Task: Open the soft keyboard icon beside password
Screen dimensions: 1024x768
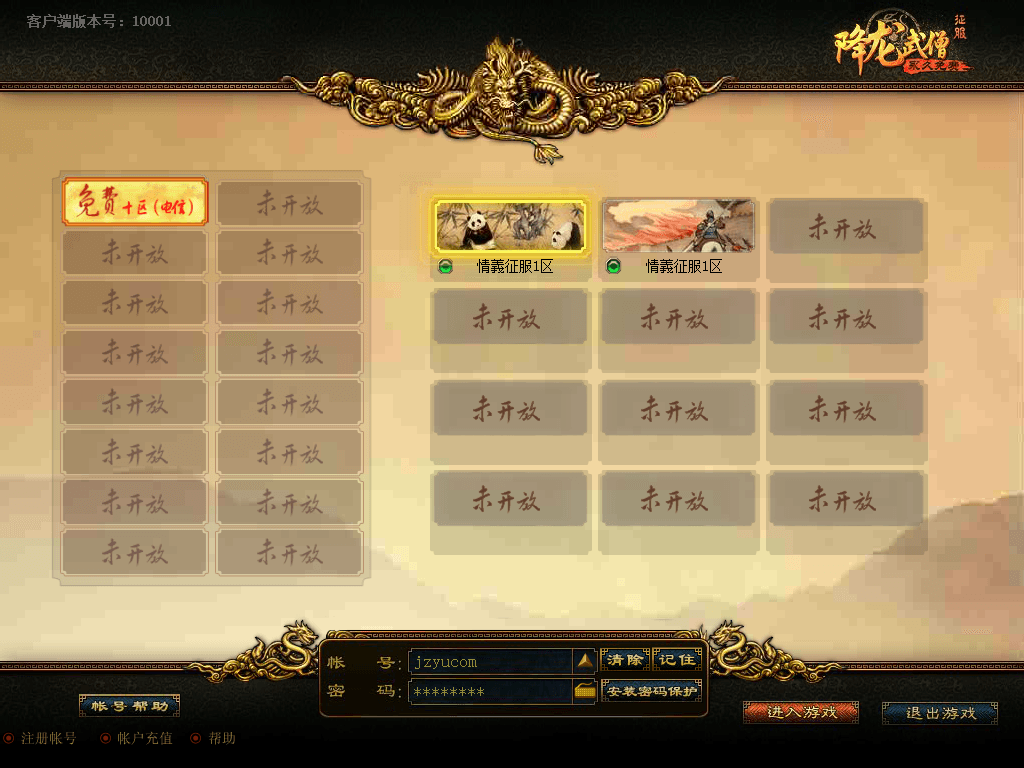Action: [585, 691]
